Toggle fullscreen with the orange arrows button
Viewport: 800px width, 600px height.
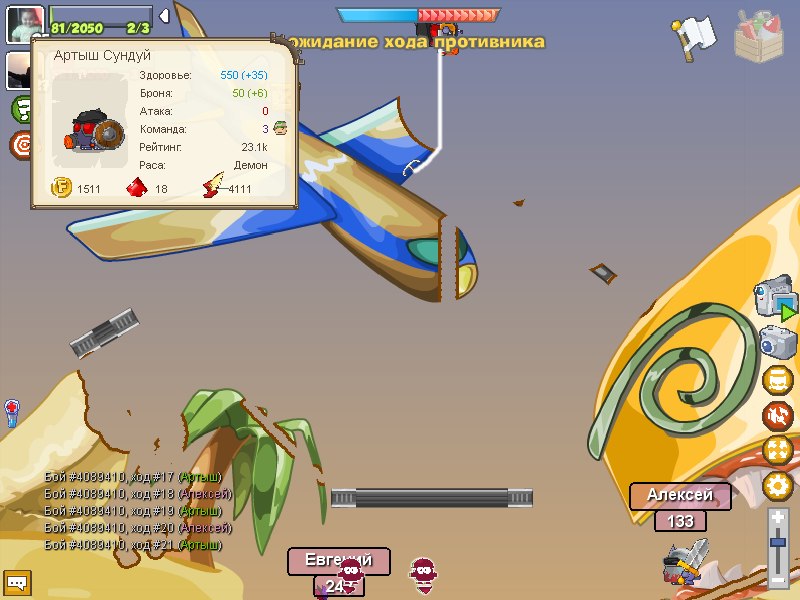pos(777,450)
